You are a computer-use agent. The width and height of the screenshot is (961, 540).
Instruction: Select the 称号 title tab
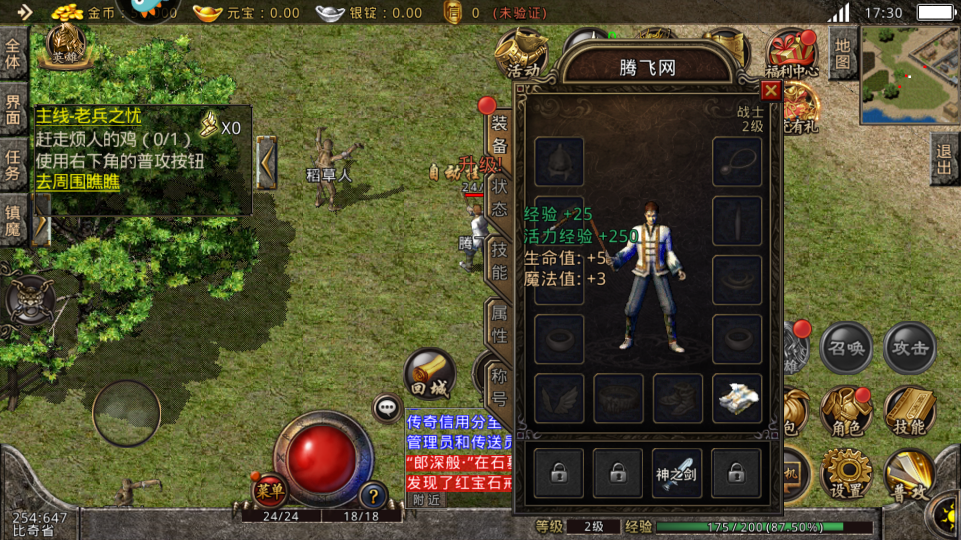coord(499,387)
